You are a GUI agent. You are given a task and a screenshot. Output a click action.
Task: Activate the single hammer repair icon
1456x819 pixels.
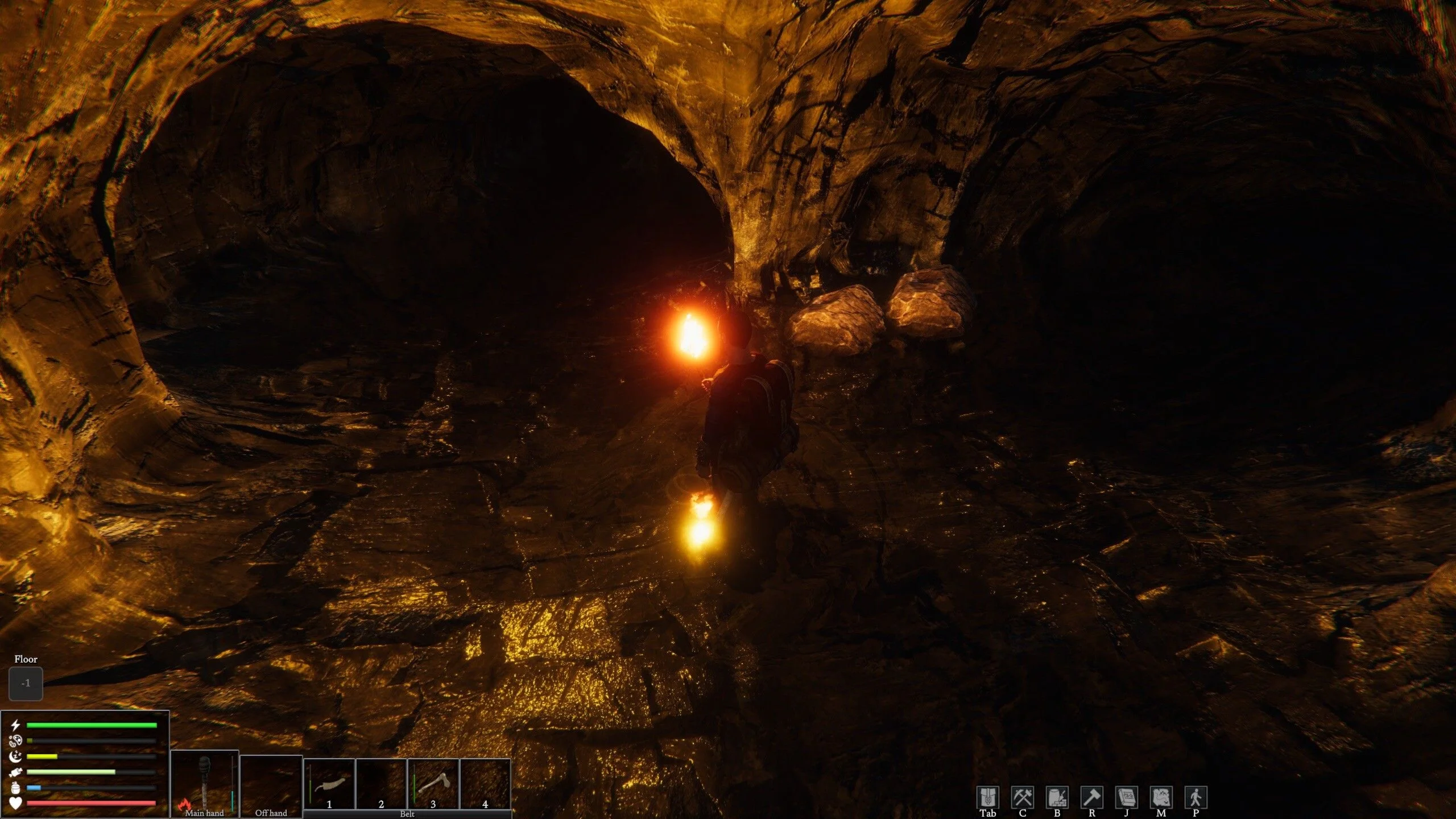(x=1091, y=797)
